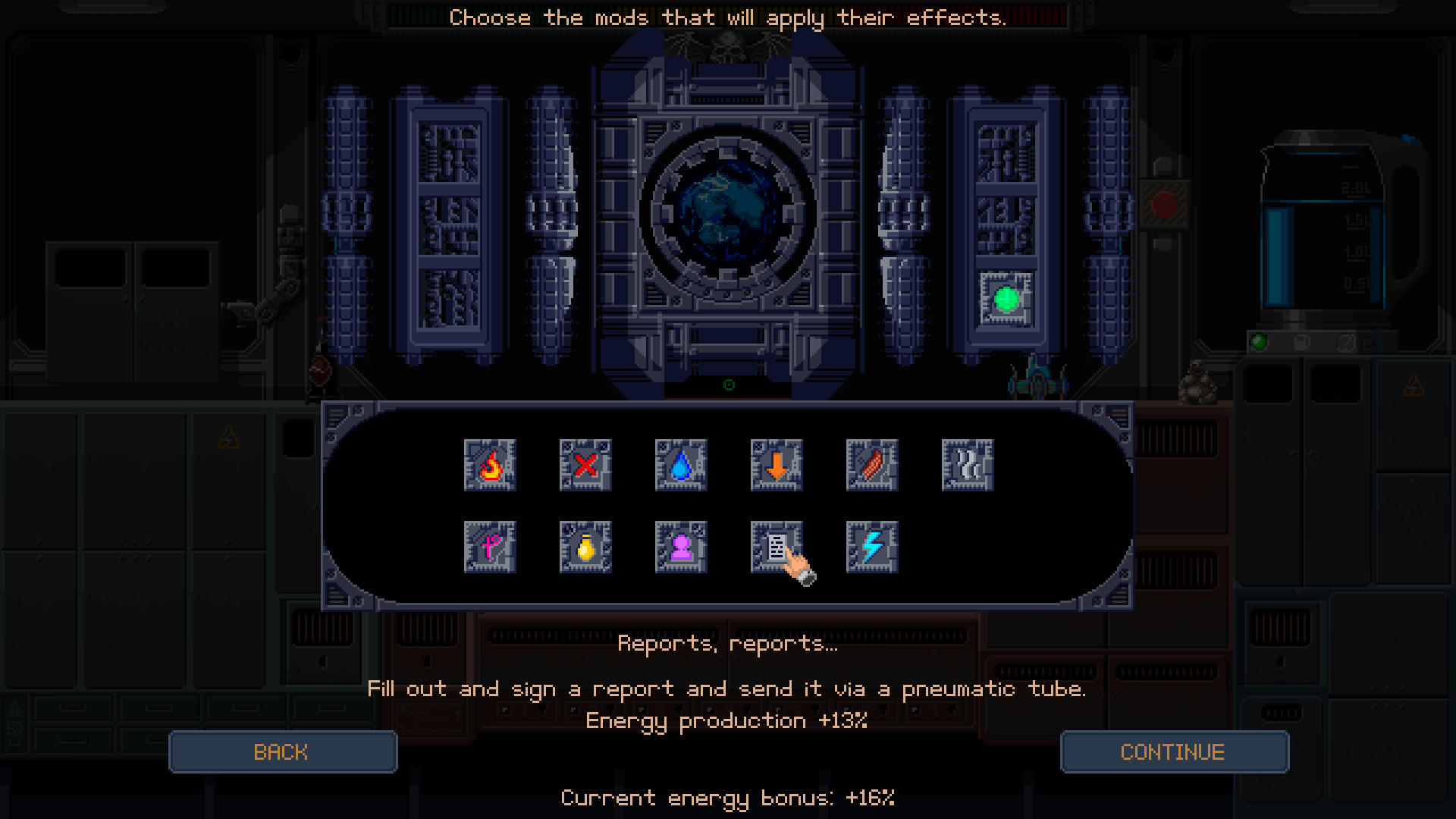Click the orange down arrow mod
The image size is (1456, 819).
tap(777, 466)
